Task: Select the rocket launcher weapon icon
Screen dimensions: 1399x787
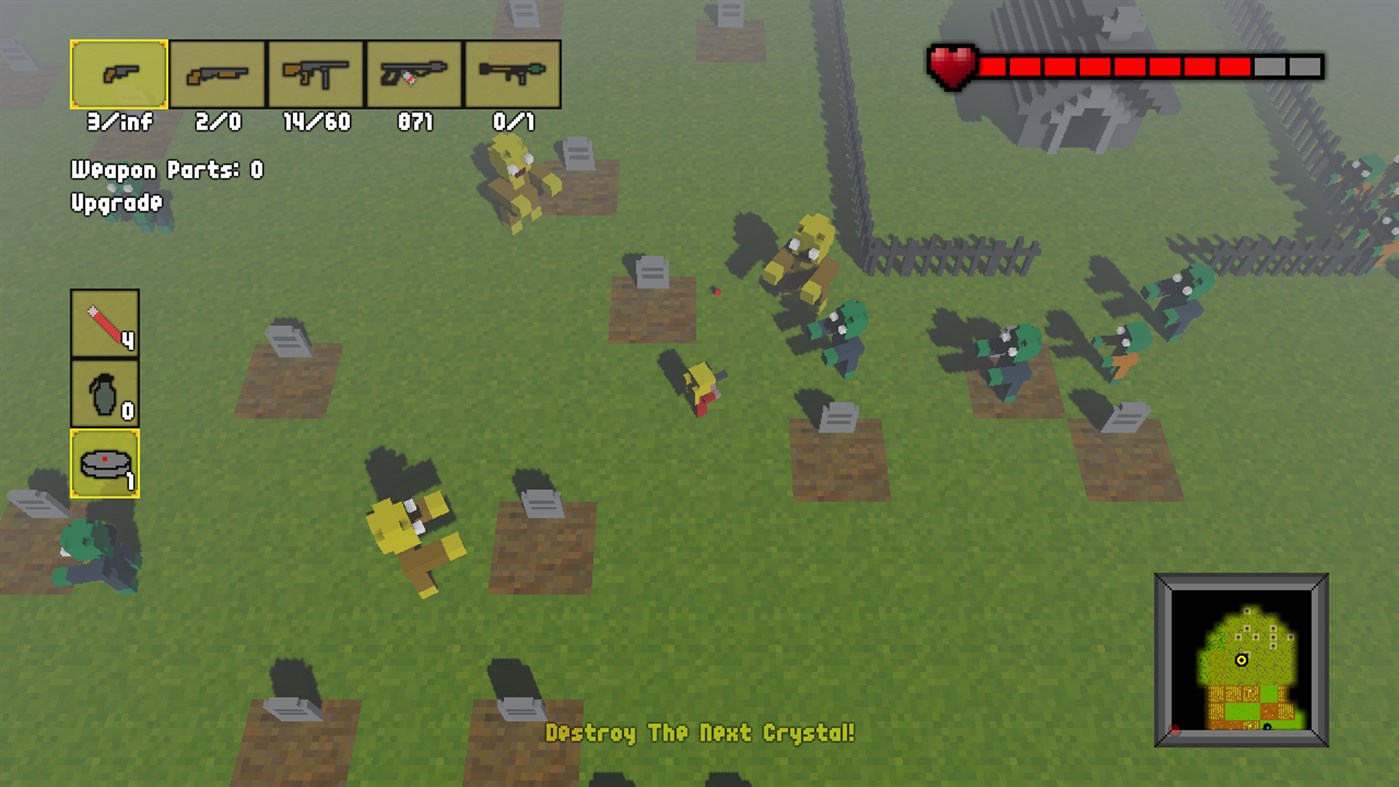Action: [x=513, y=73]
